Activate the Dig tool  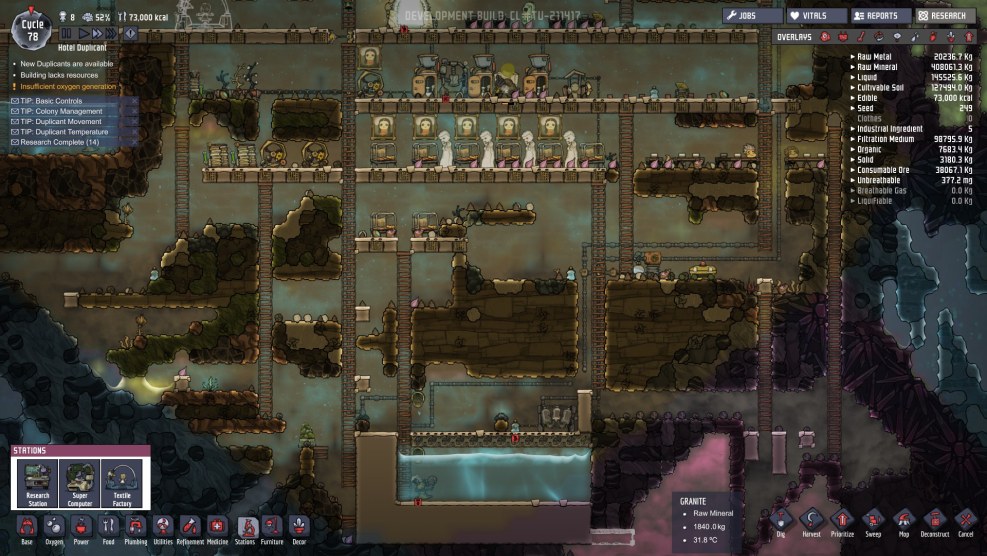coord(783,523)
